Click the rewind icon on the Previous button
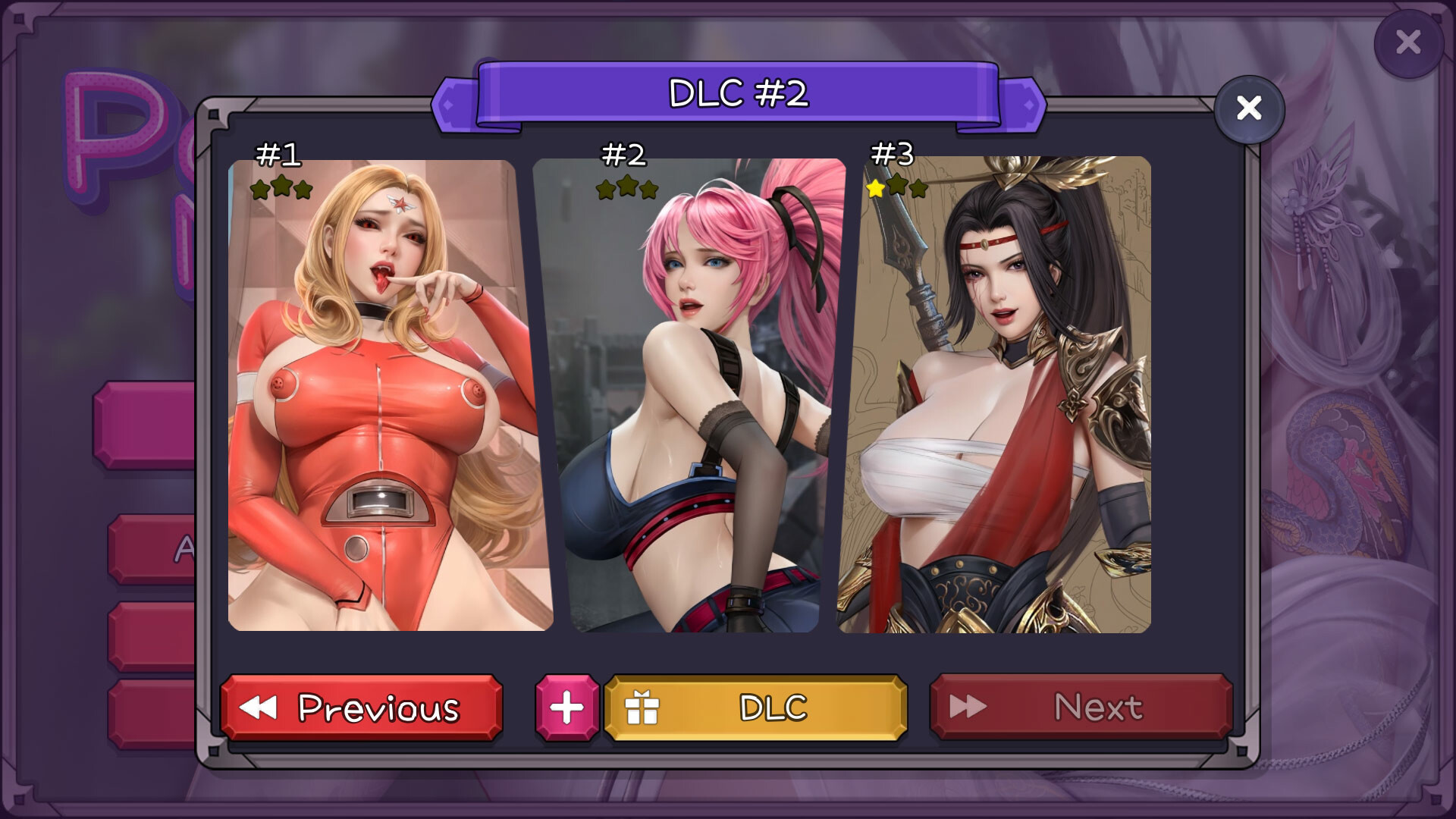 [259, 708]
